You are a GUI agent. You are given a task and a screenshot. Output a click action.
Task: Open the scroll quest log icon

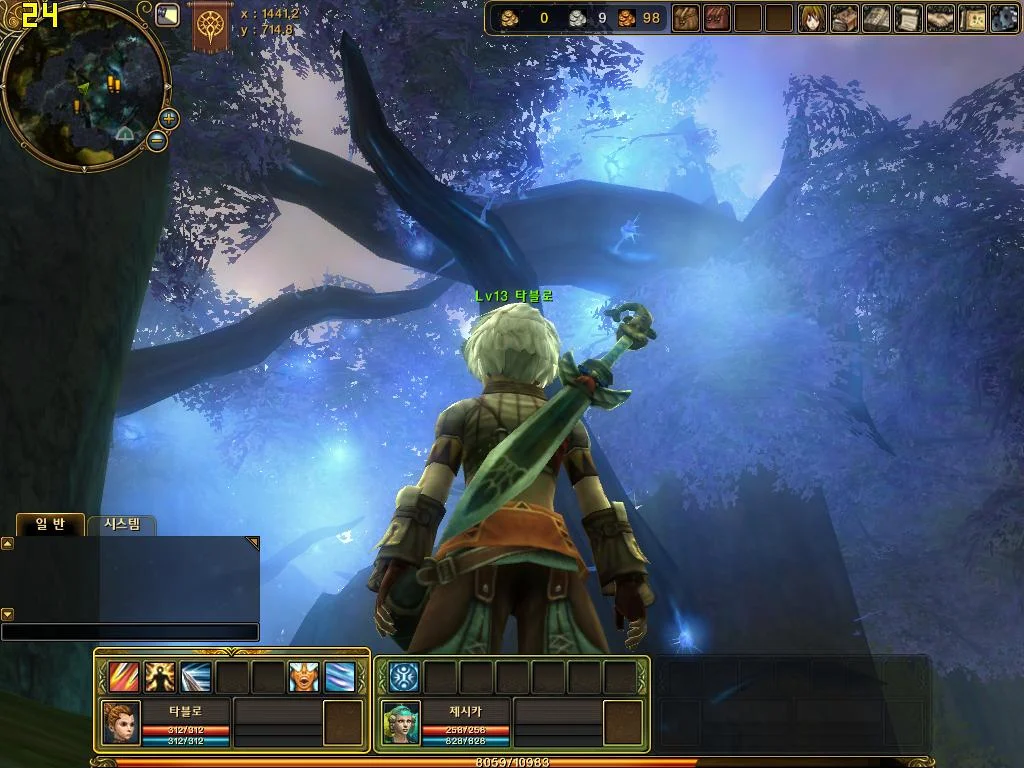pos(908,18)
